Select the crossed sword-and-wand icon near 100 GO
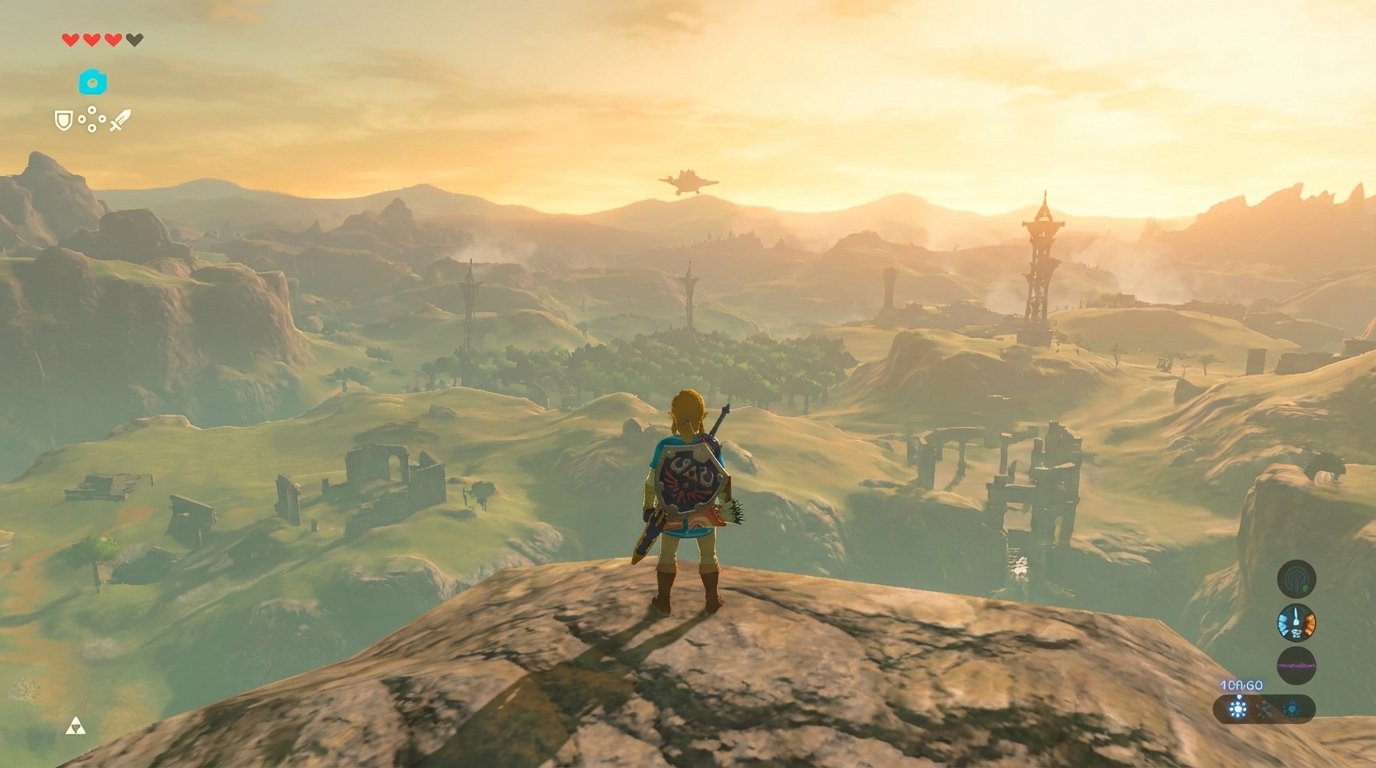1376x768 pixels. click(x=1264, y=709)
